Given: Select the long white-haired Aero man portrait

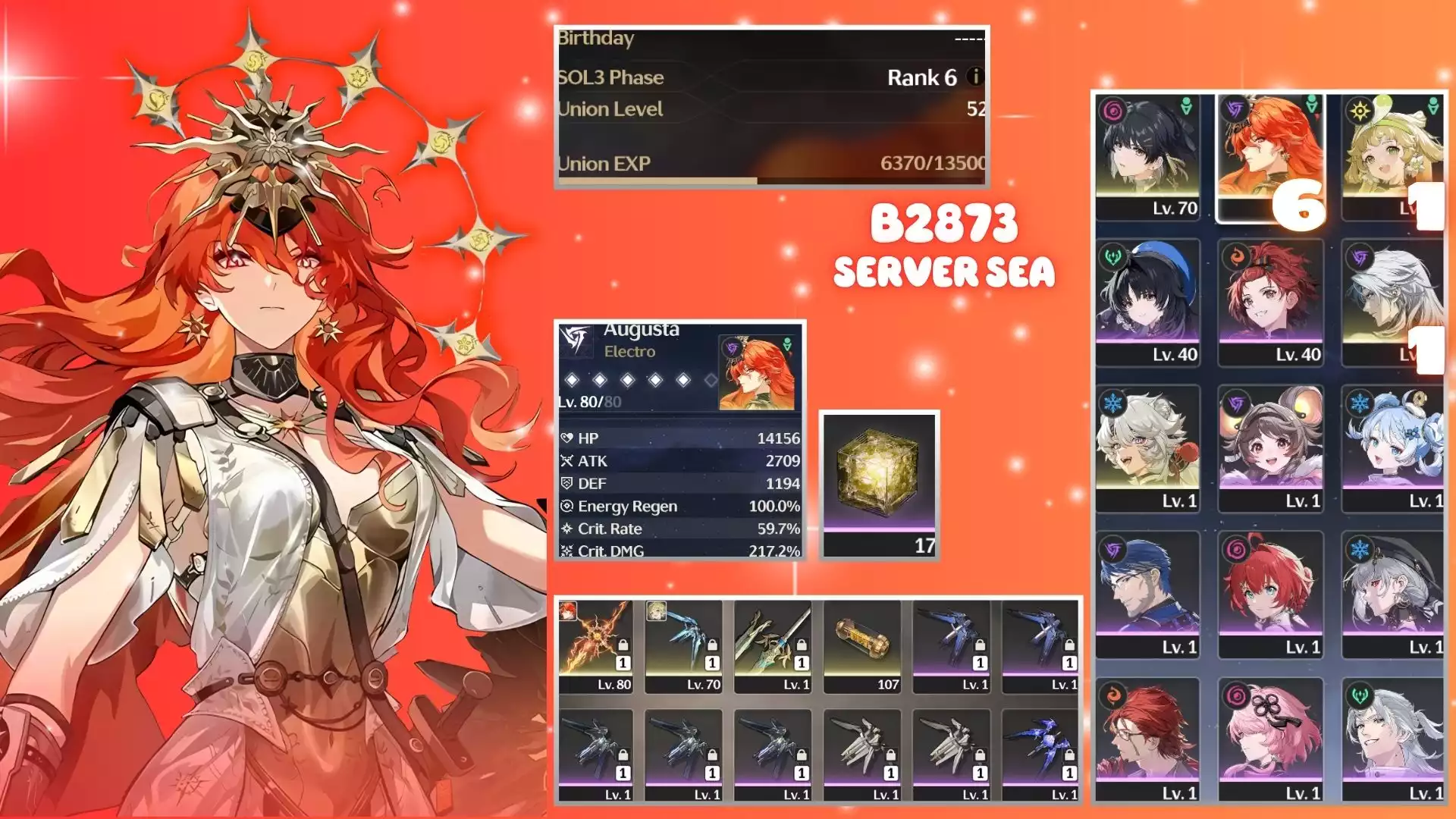Looking at the screenshot, I should 1392,741.
